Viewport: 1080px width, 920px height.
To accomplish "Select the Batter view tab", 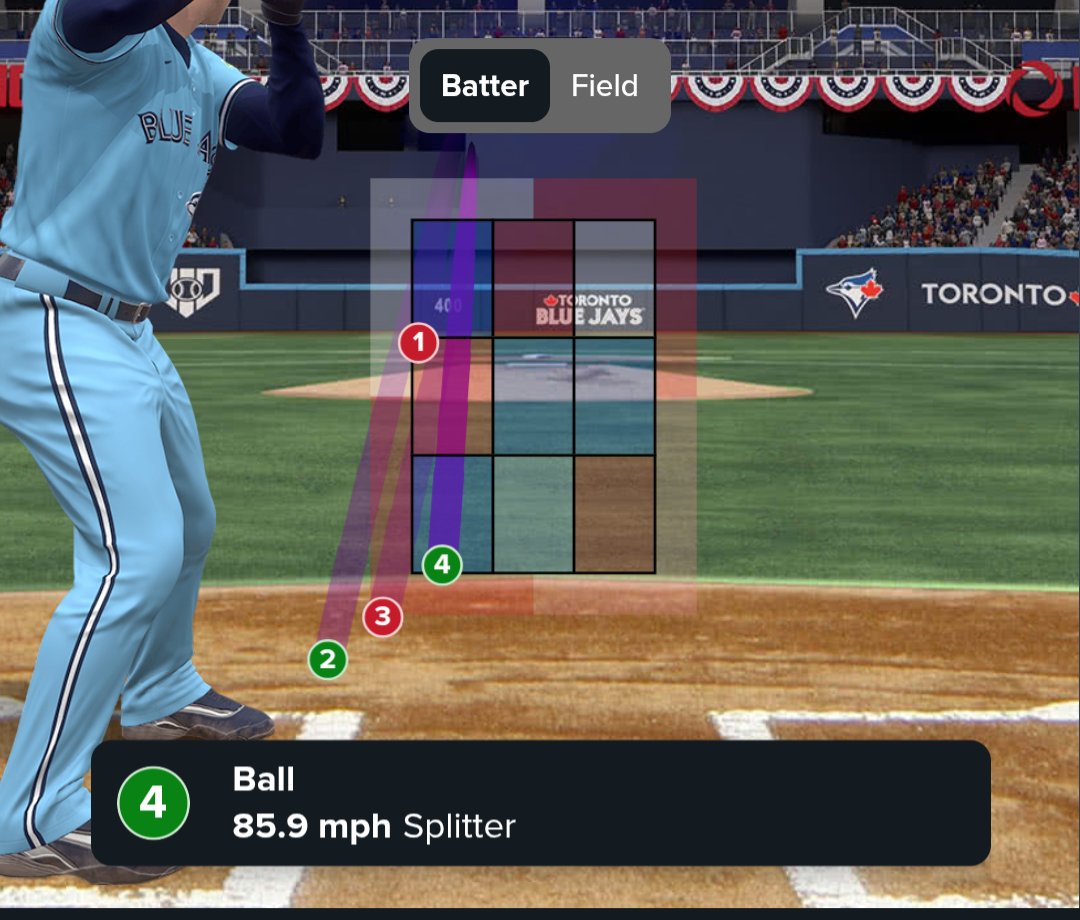I will (485, 86).
